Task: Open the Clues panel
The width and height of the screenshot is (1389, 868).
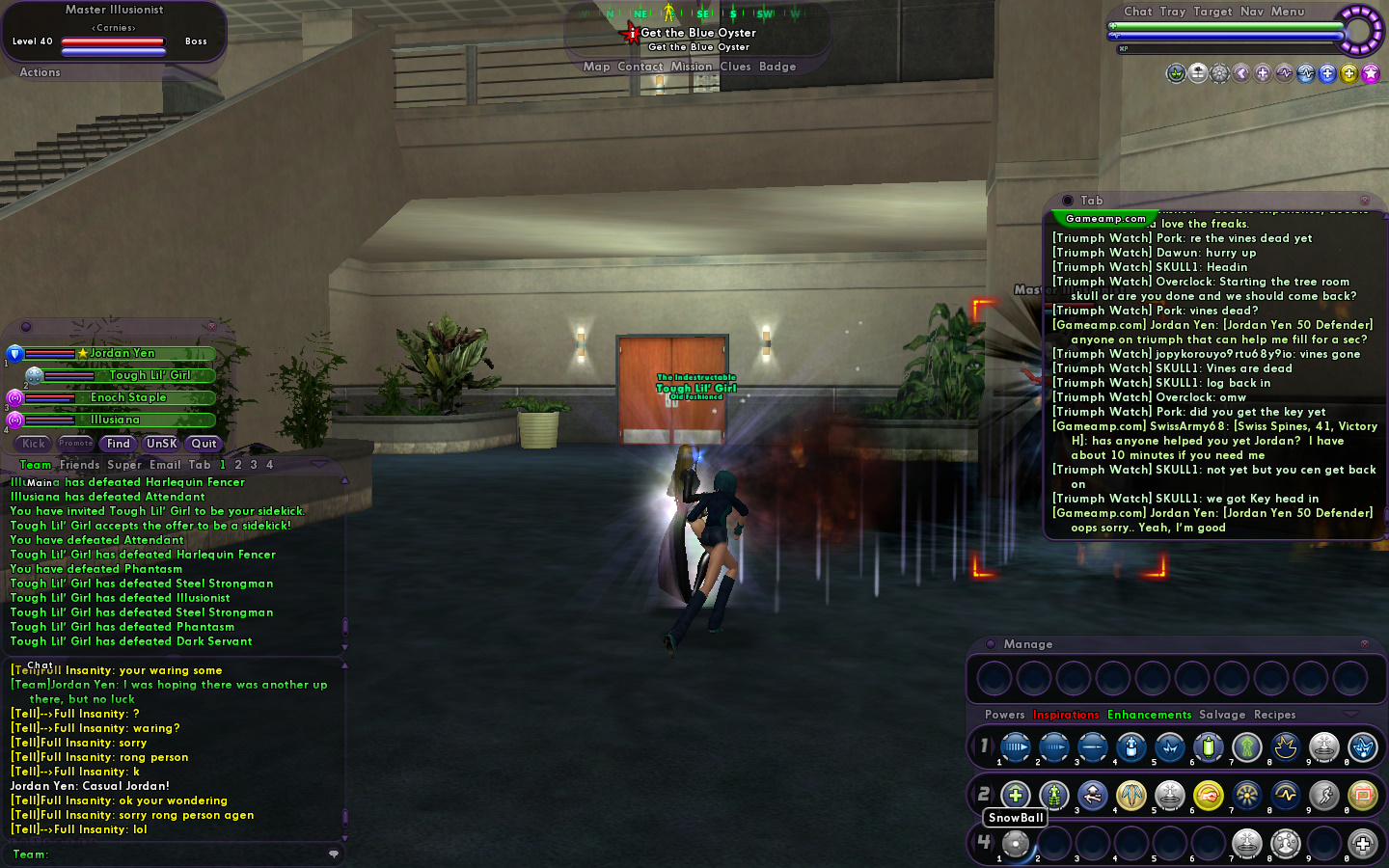Action: [735, 67]
